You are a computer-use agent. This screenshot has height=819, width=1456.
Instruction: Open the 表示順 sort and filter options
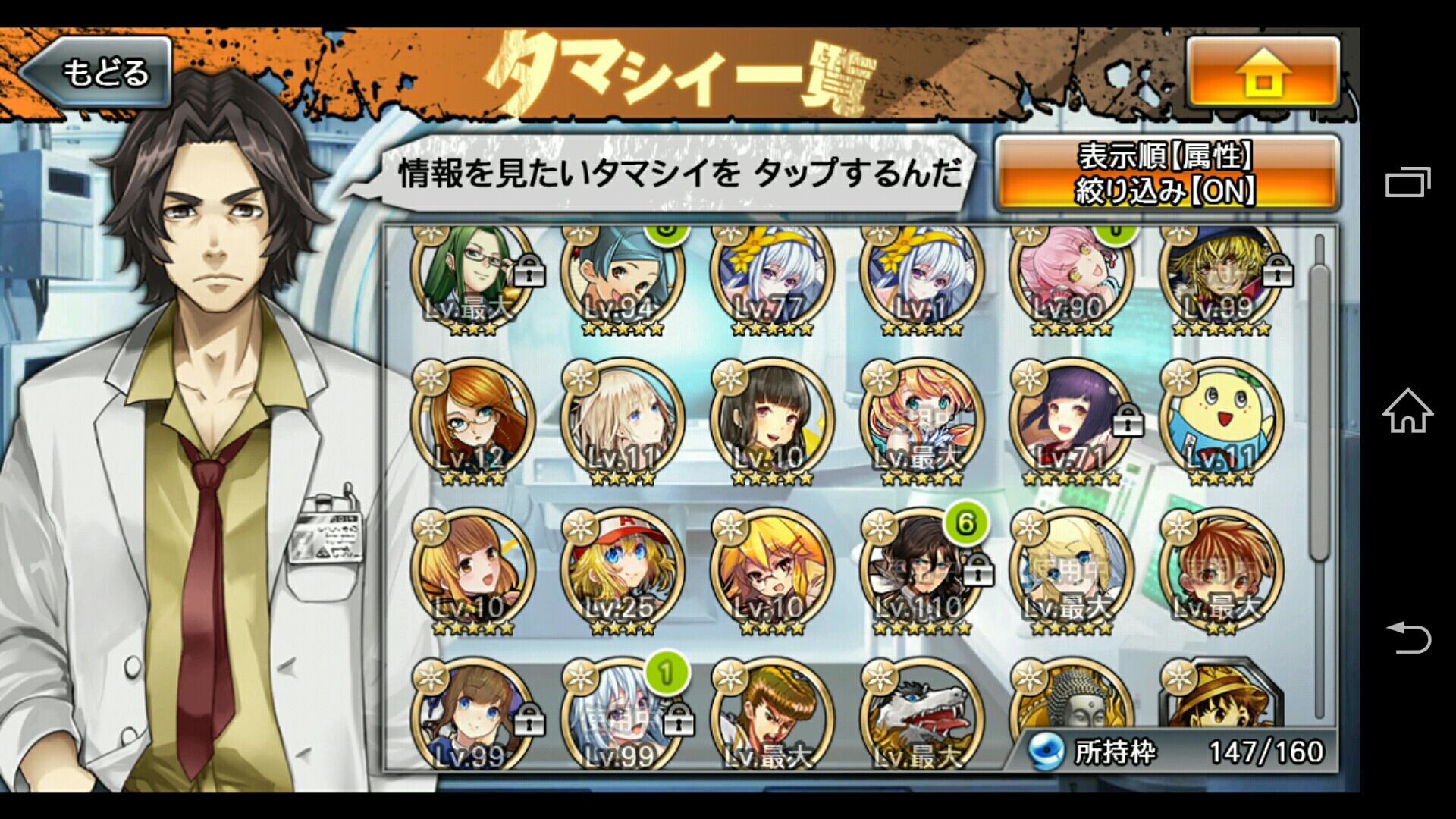[1166, 174]
